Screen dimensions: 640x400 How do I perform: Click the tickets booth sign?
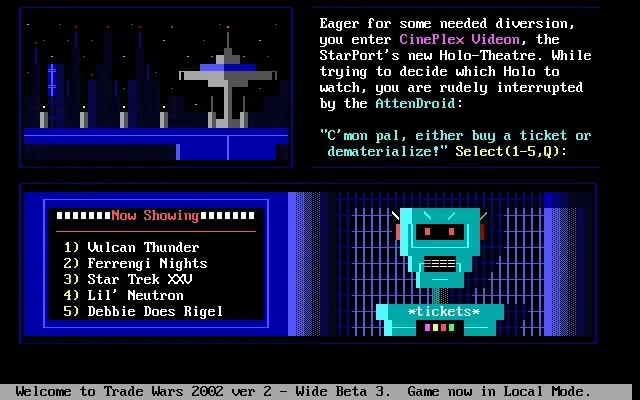coord(444,313)
